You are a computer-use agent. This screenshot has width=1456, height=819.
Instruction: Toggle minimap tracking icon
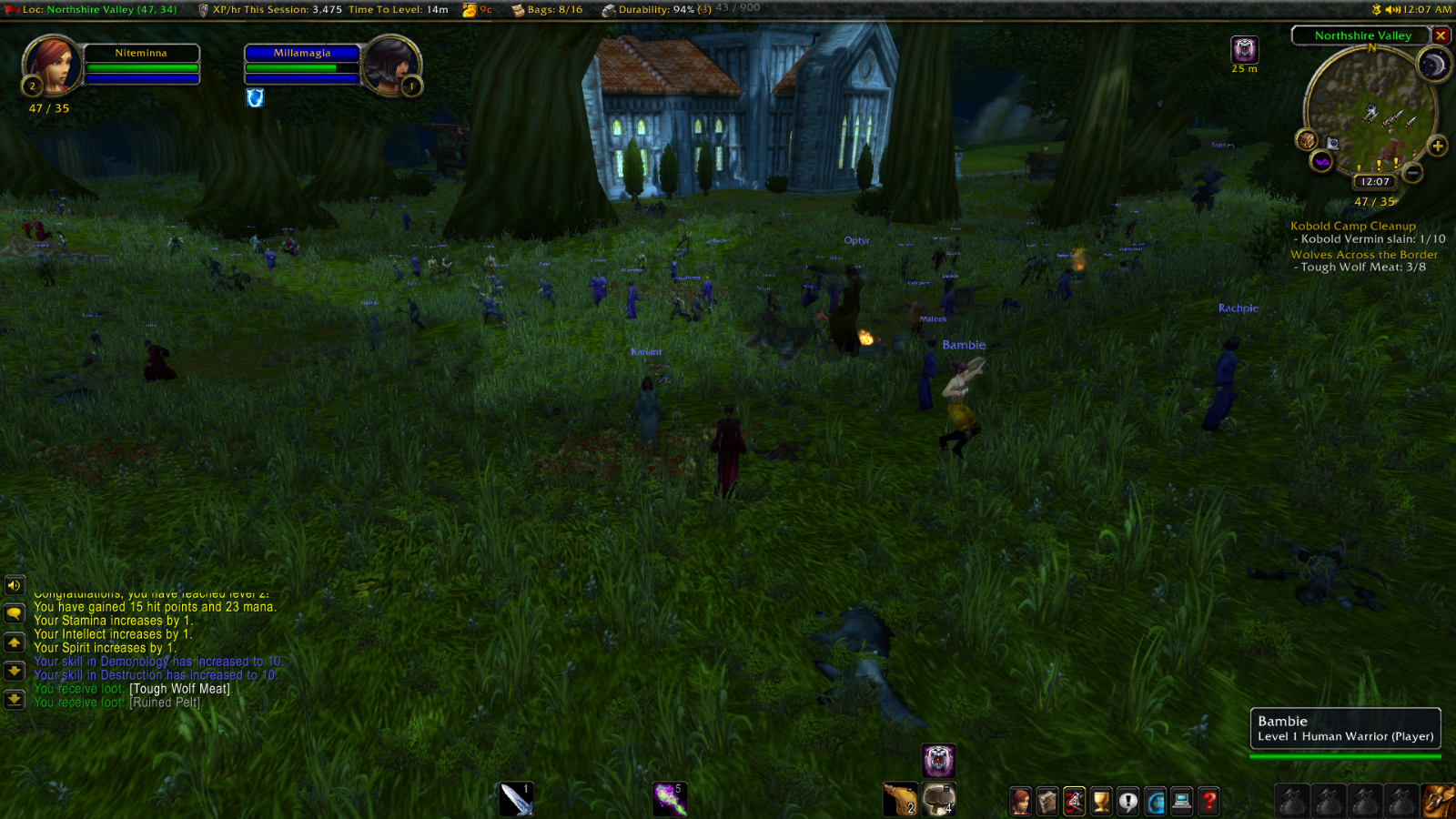click(x=1308, y=141)
